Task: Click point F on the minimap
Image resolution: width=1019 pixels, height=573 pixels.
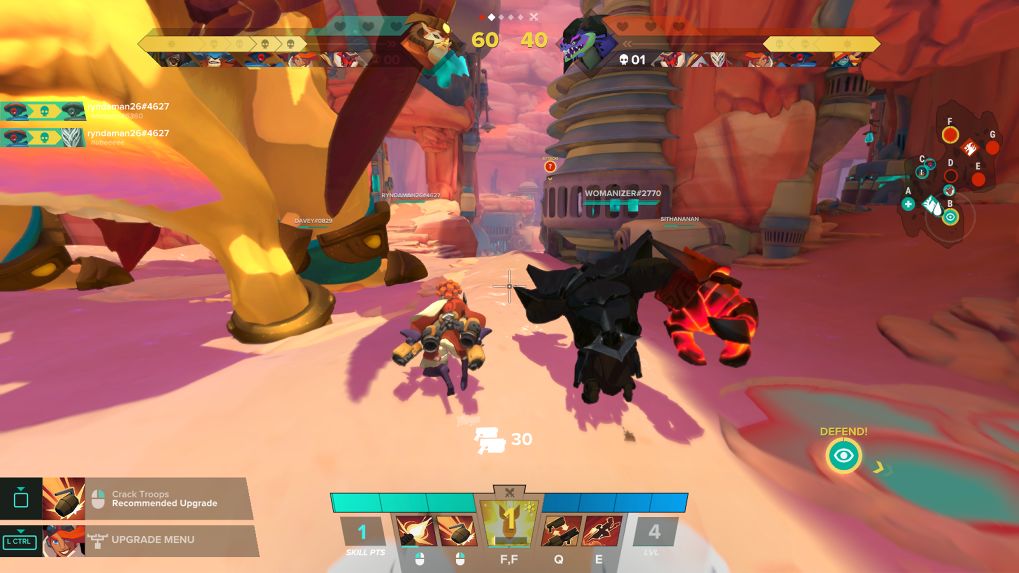Action: coord(950,134)
